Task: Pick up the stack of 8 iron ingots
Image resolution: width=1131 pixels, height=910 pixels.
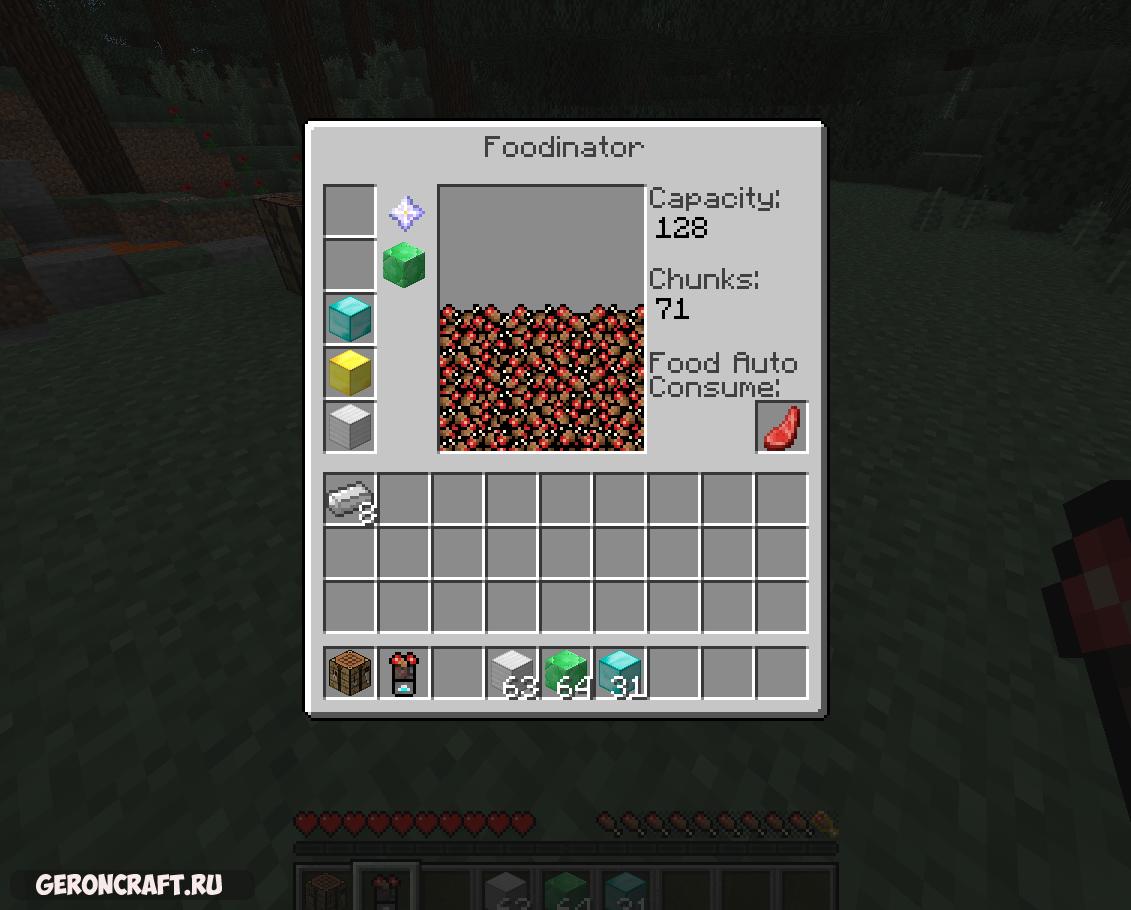Action: click(350, 499)
